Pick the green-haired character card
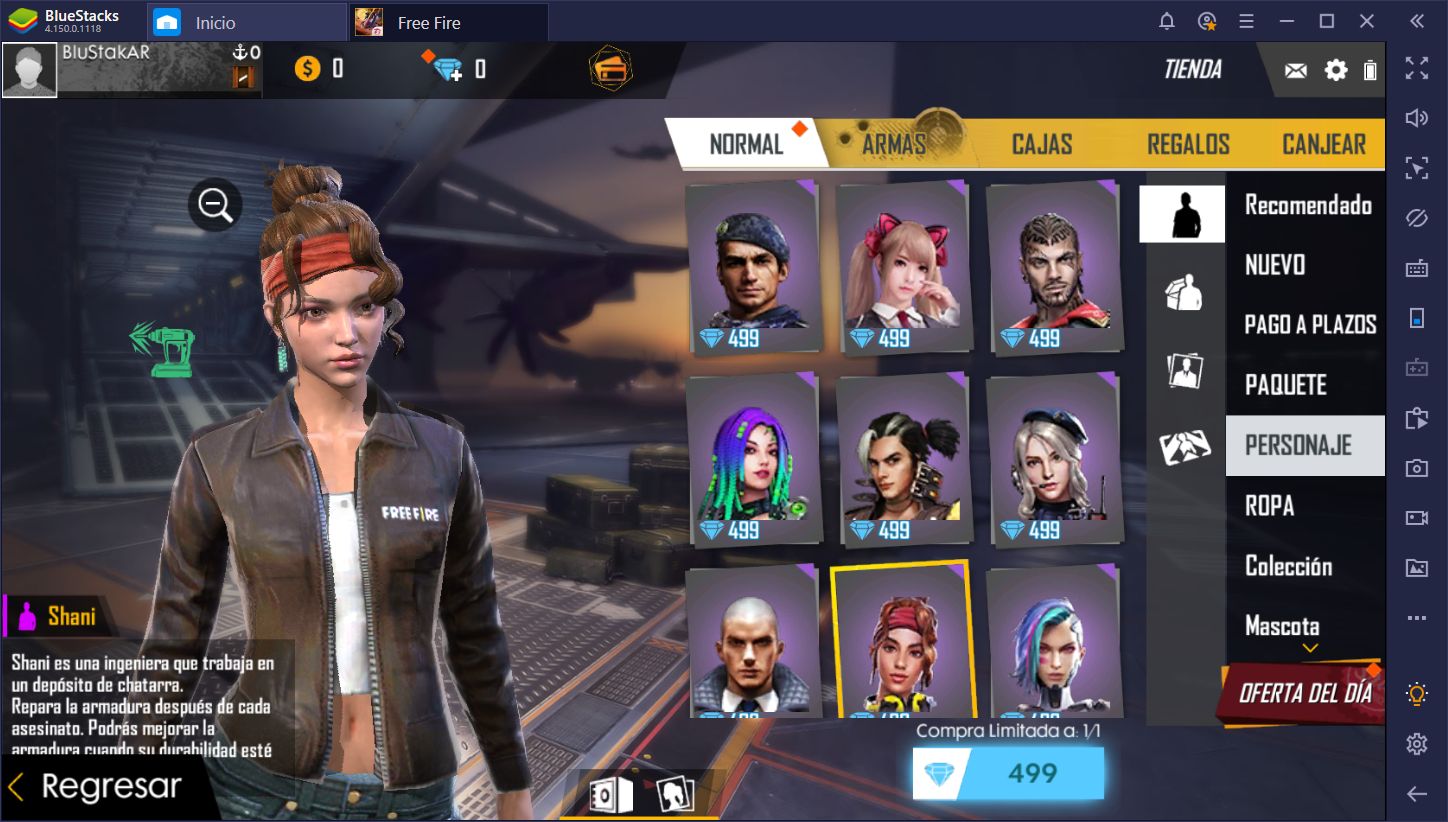The height and width of the screenshot is (822, 1448). coord(752,460)
